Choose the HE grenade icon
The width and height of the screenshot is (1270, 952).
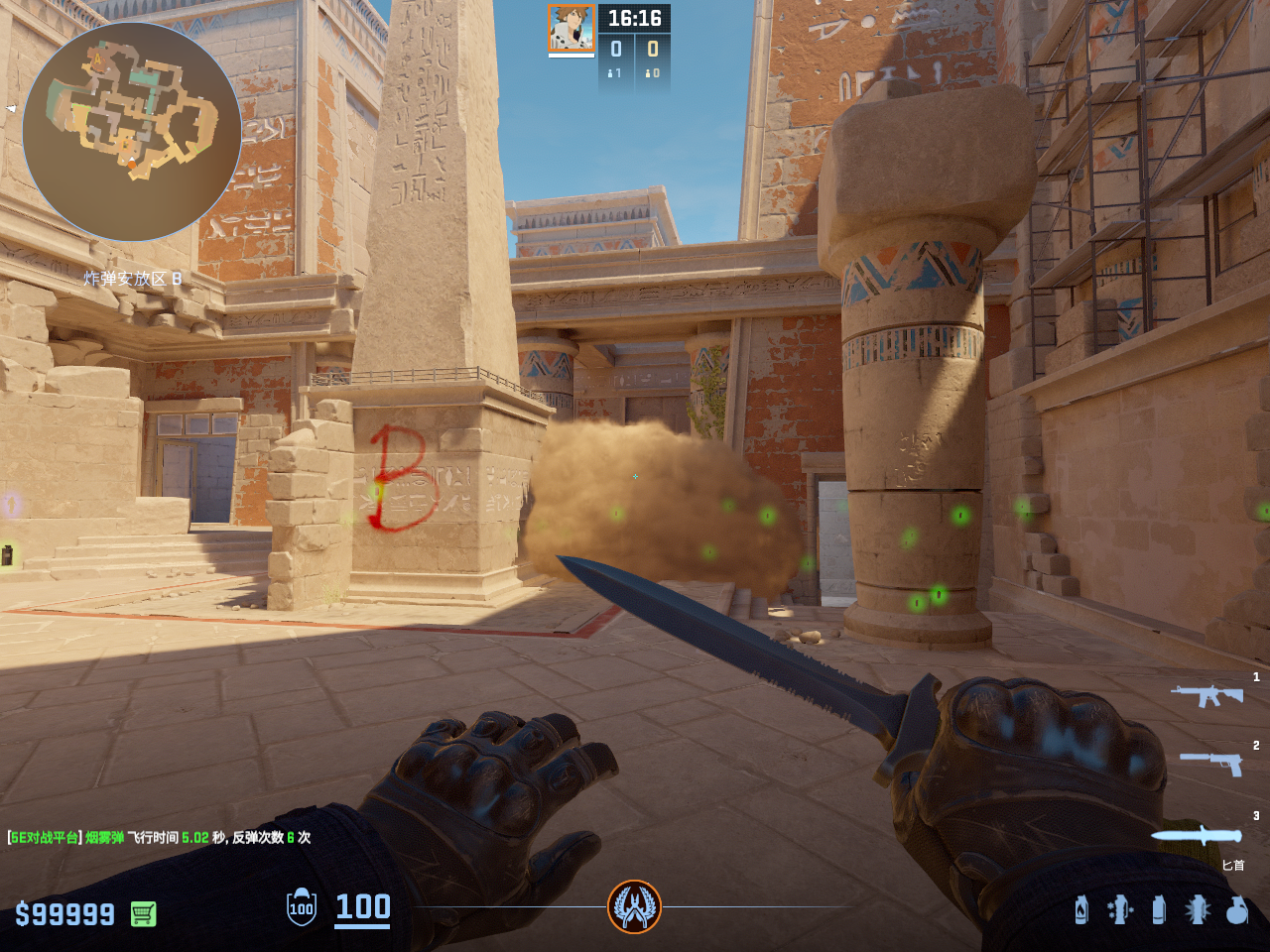1236,909
